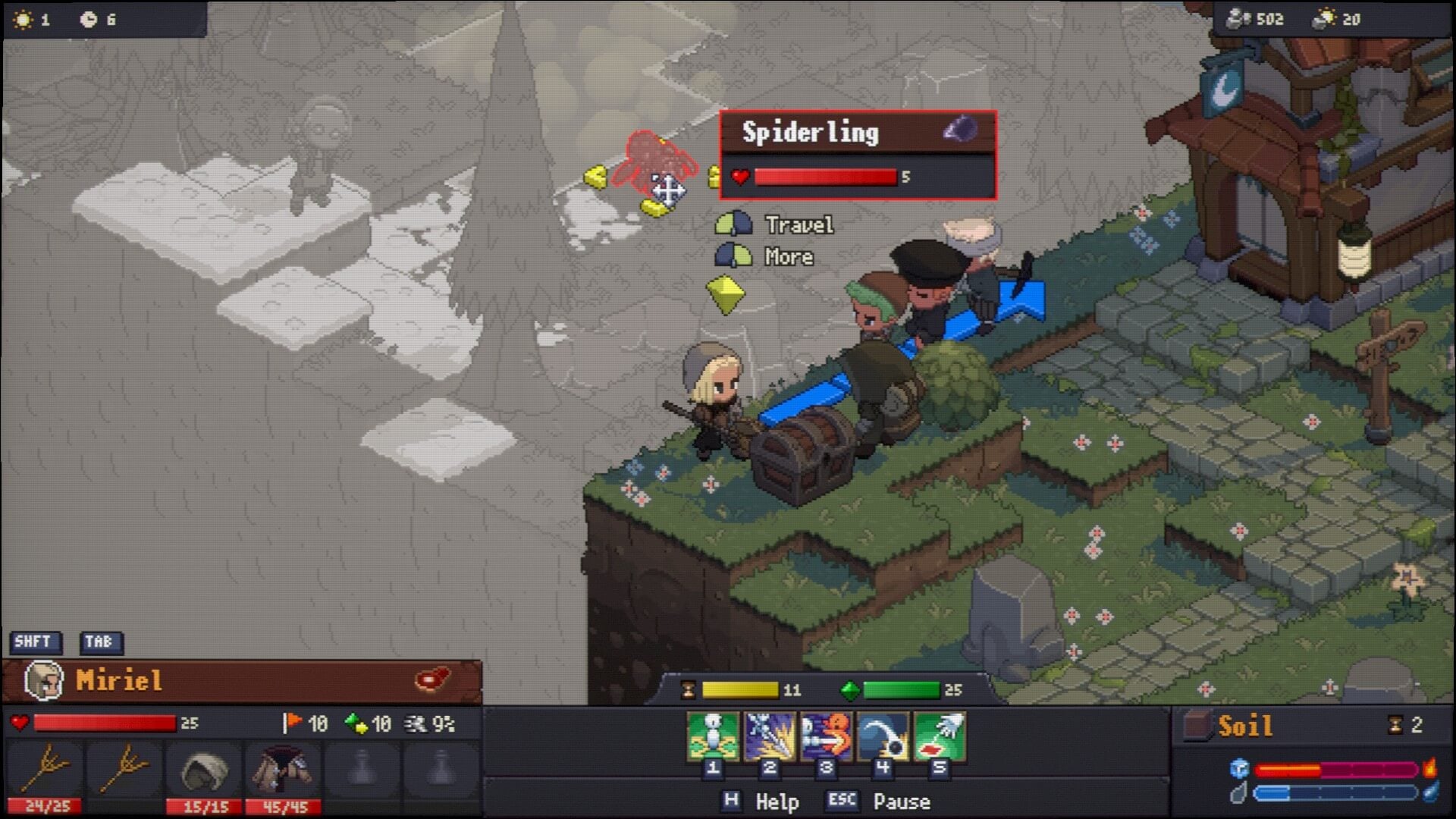Image resolution: width=1456 pixels, height=819 pixels.
Task: Activate the hand and card ability in slot 5
Action: point(940,736)
